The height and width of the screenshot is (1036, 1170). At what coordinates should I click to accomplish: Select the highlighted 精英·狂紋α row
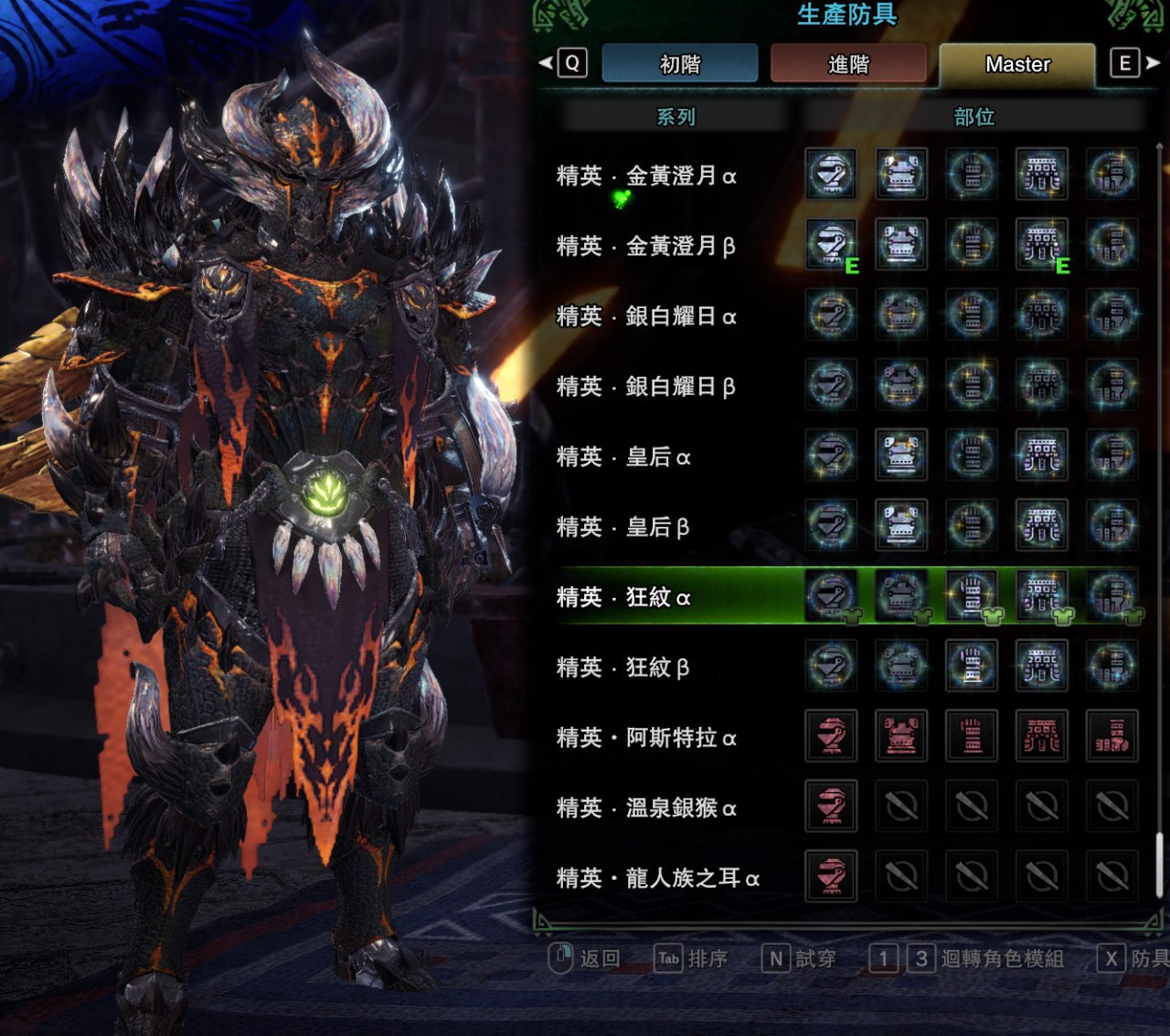[x=623, y=597]
